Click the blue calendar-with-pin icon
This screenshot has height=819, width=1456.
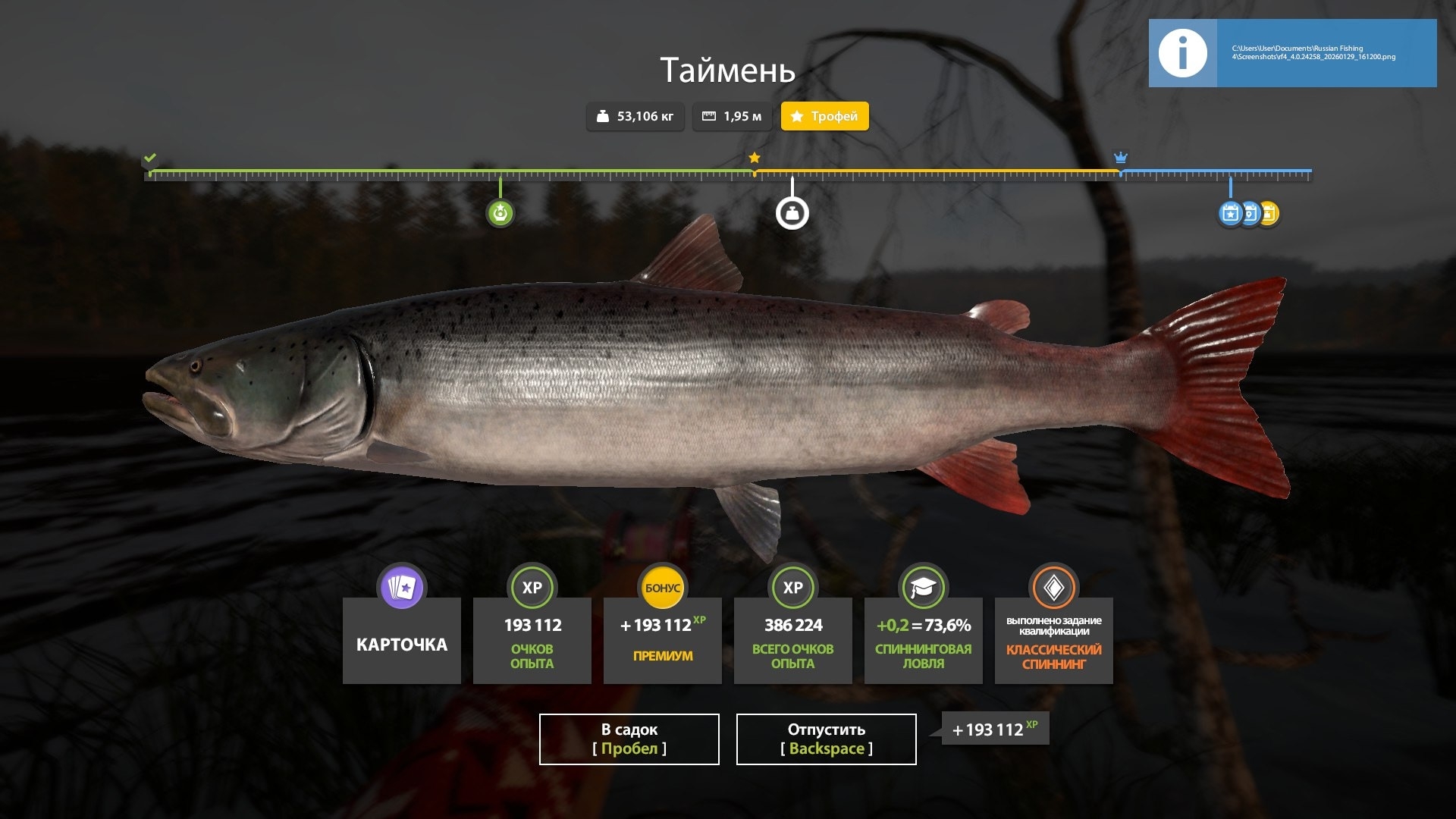(x=1250, y=214)
